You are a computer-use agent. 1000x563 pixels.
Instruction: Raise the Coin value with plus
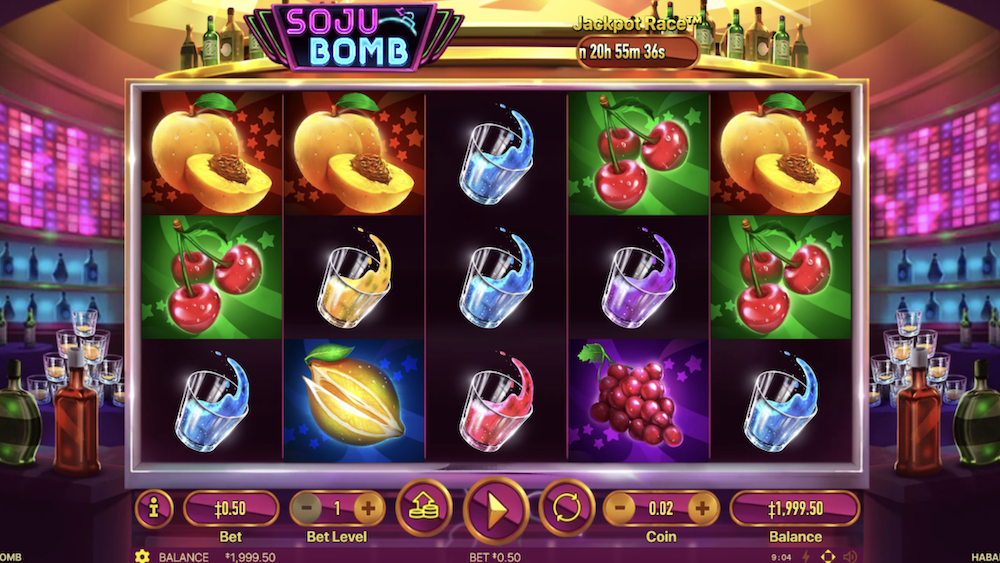pyautogui.click(x=703, y=508)
